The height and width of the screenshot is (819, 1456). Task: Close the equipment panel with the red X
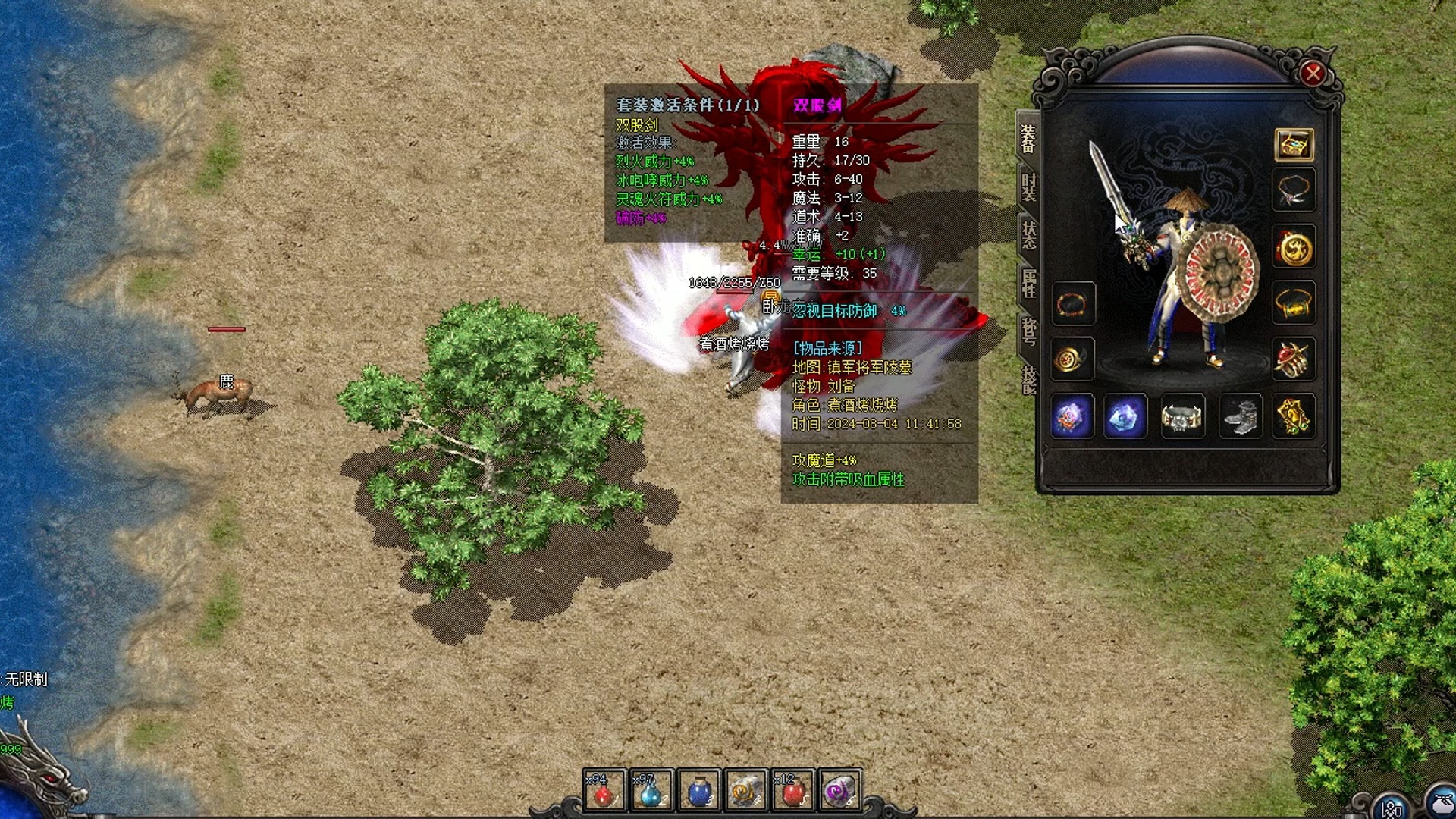(1313, 74)
